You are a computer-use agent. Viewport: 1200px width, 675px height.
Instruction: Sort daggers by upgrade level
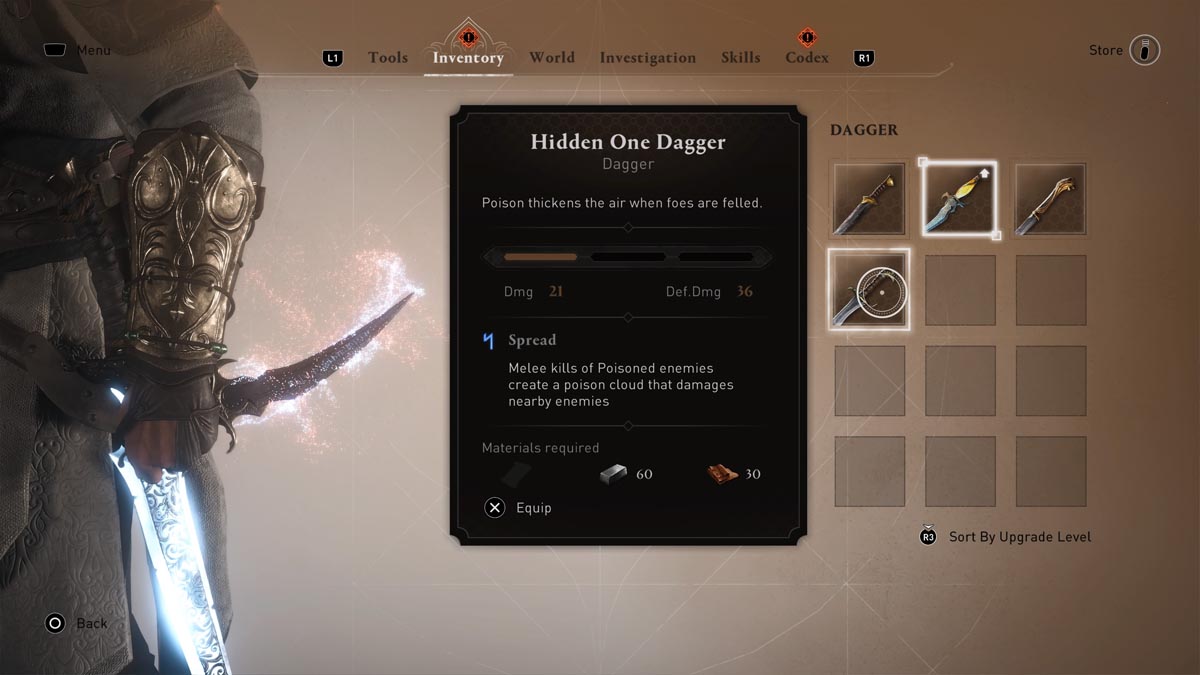pos(1019,537)
